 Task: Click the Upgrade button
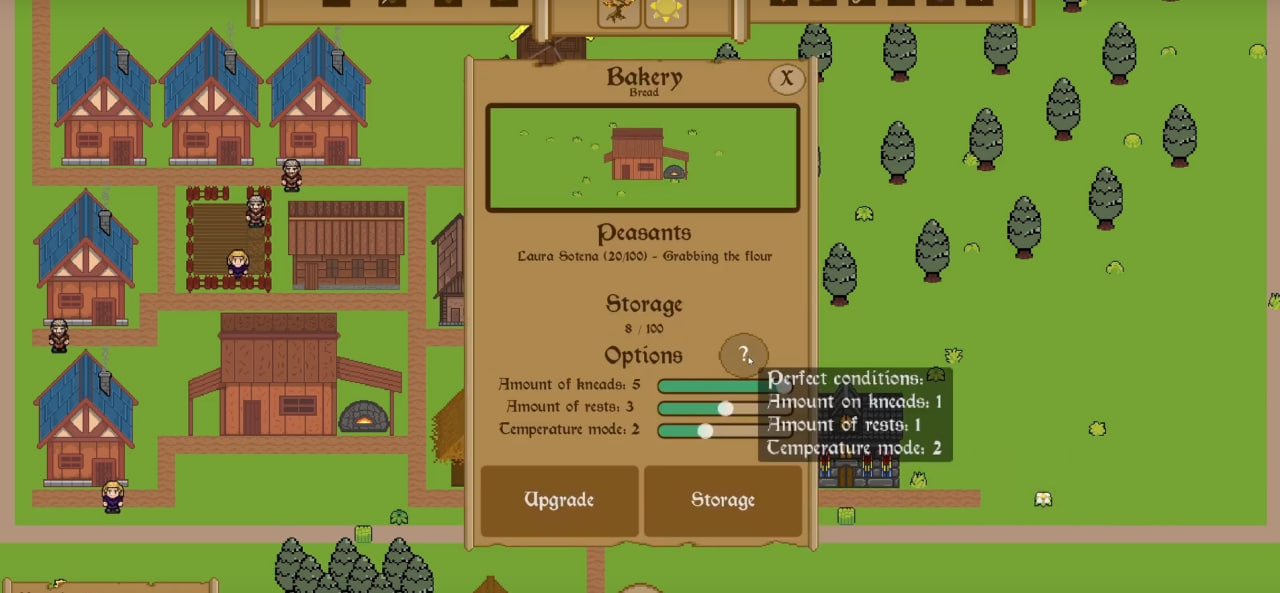(559, 500)
